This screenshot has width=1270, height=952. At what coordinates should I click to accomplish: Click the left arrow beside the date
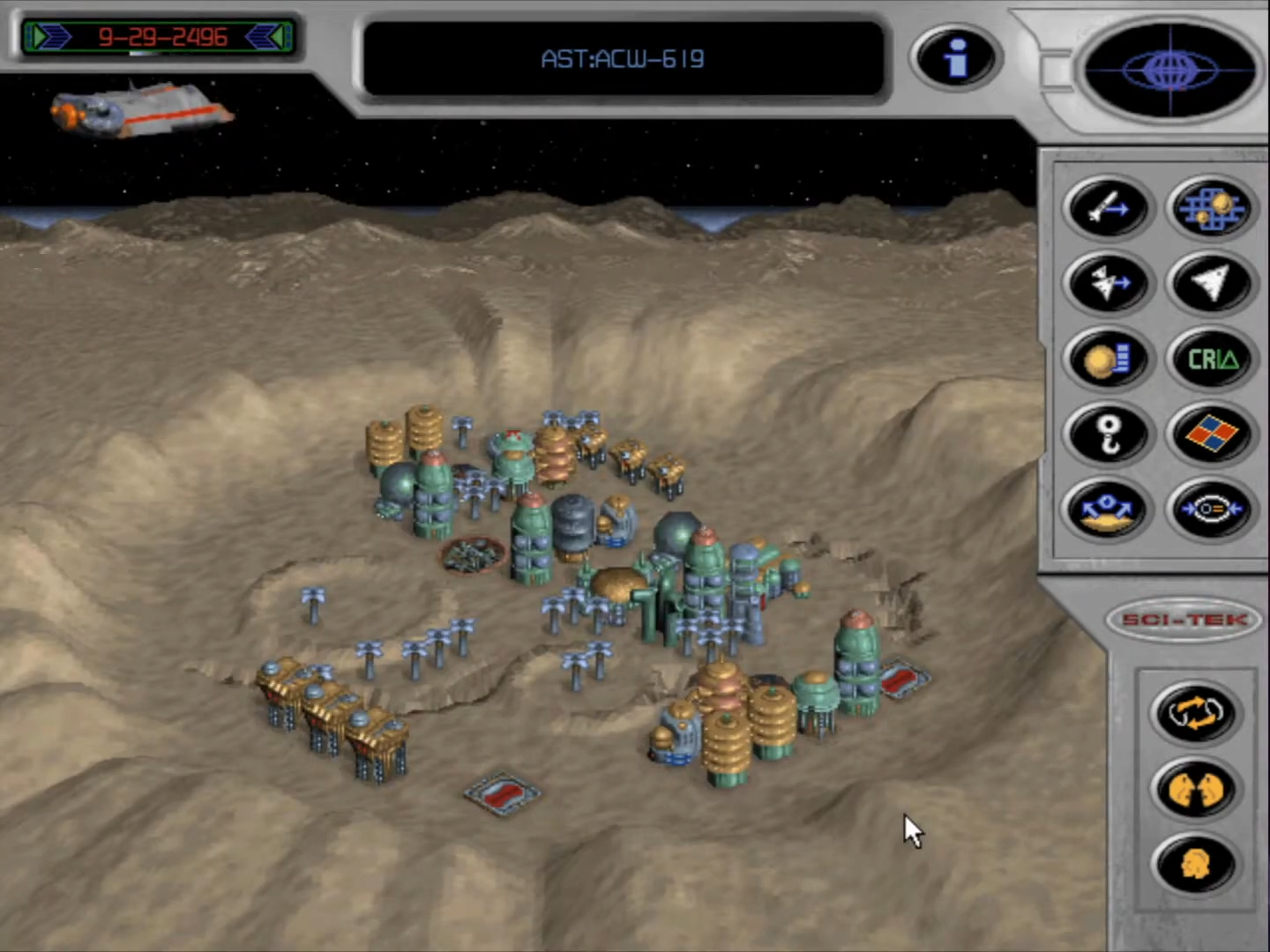[x=49, y=37]
